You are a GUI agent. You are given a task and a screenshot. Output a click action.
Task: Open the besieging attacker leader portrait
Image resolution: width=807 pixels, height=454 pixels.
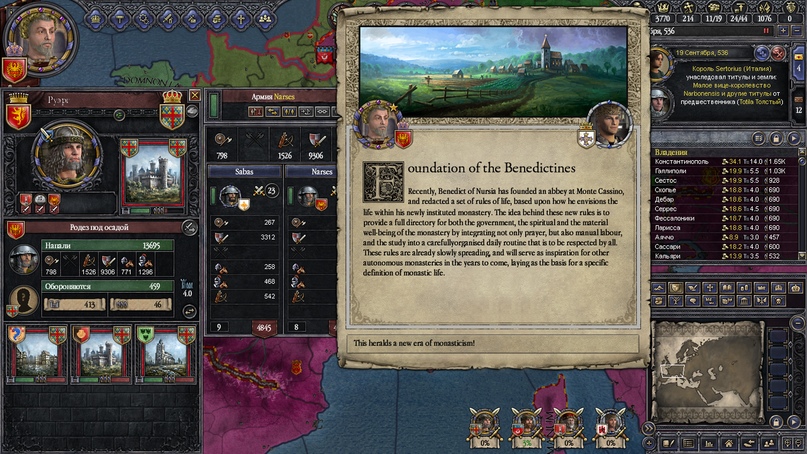[24, 259]
